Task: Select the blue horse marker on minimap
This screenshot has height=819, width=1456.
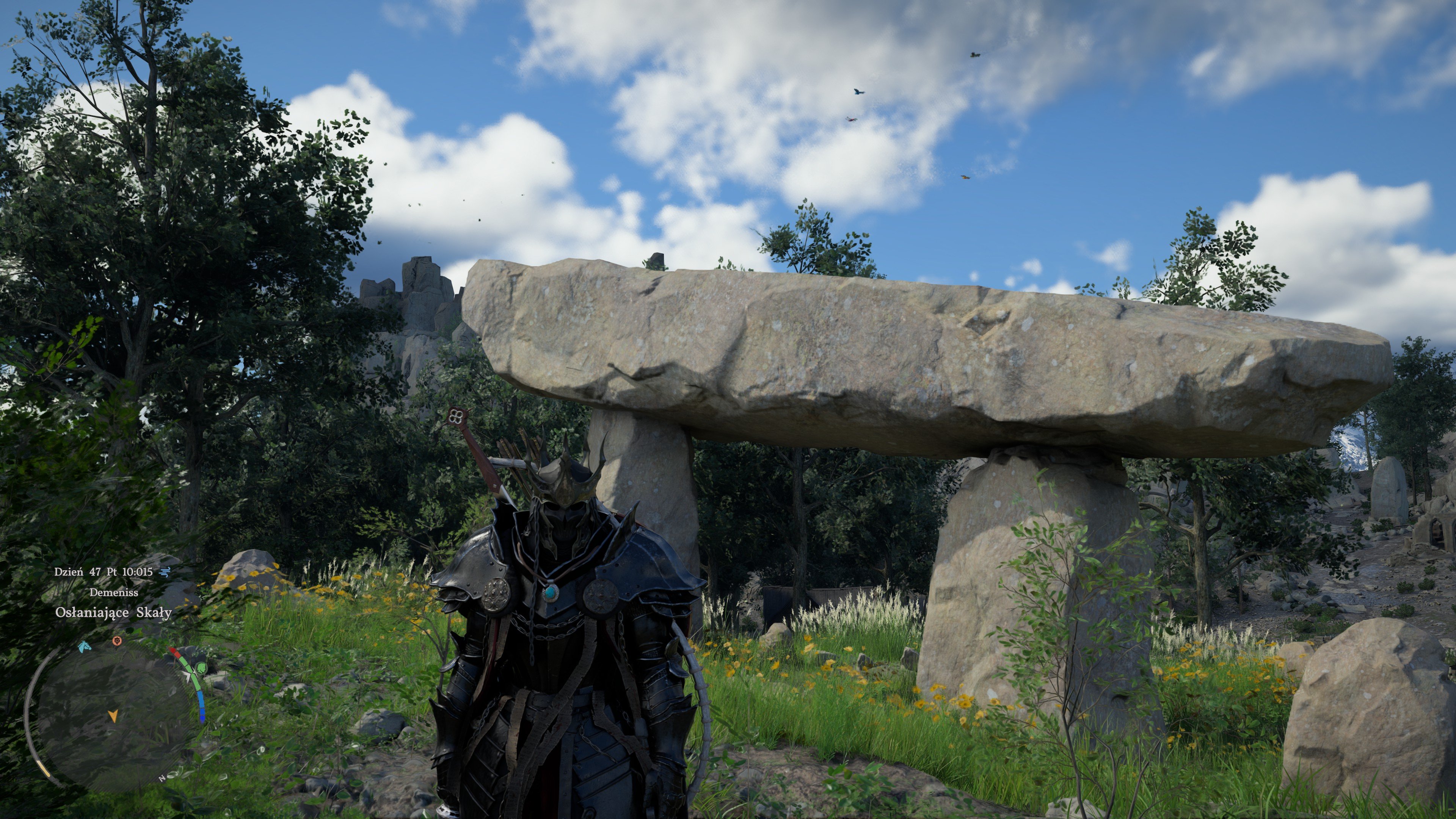Action: coord(85,646)
